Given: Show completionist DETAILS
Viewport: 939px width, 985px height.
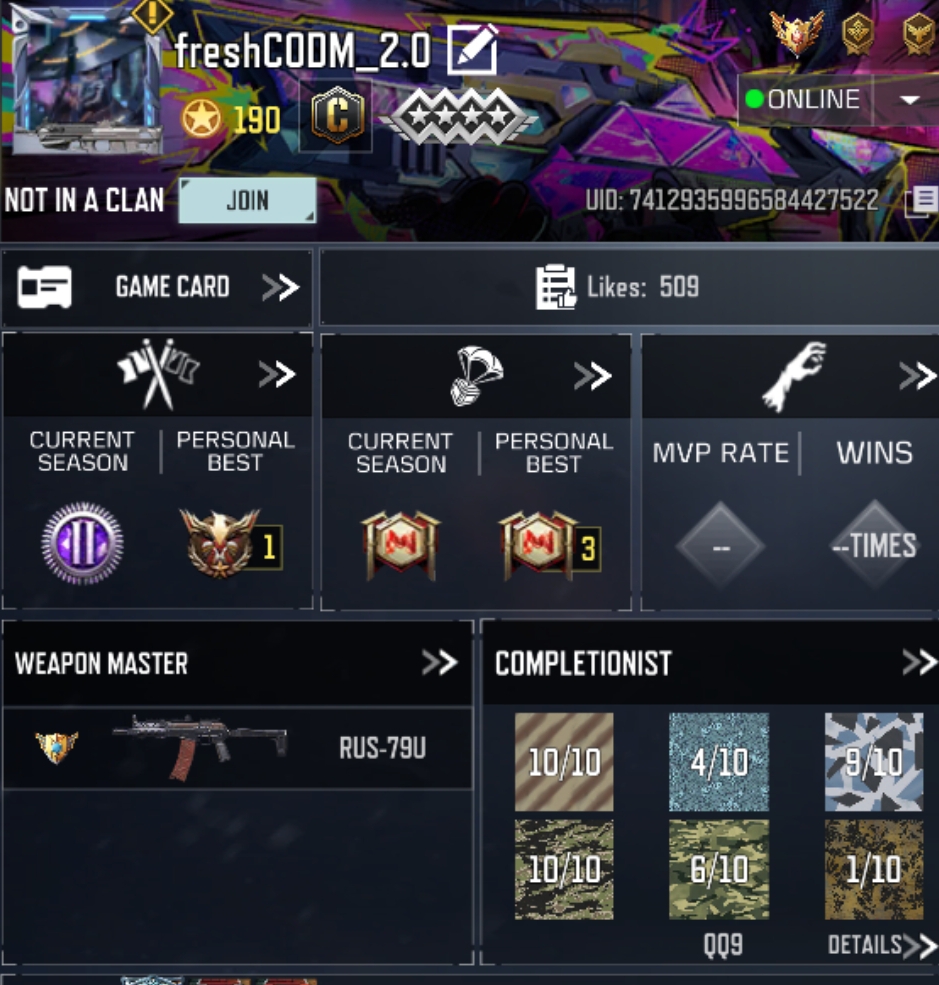Looking at the screenshot, I should coord(882,945).
